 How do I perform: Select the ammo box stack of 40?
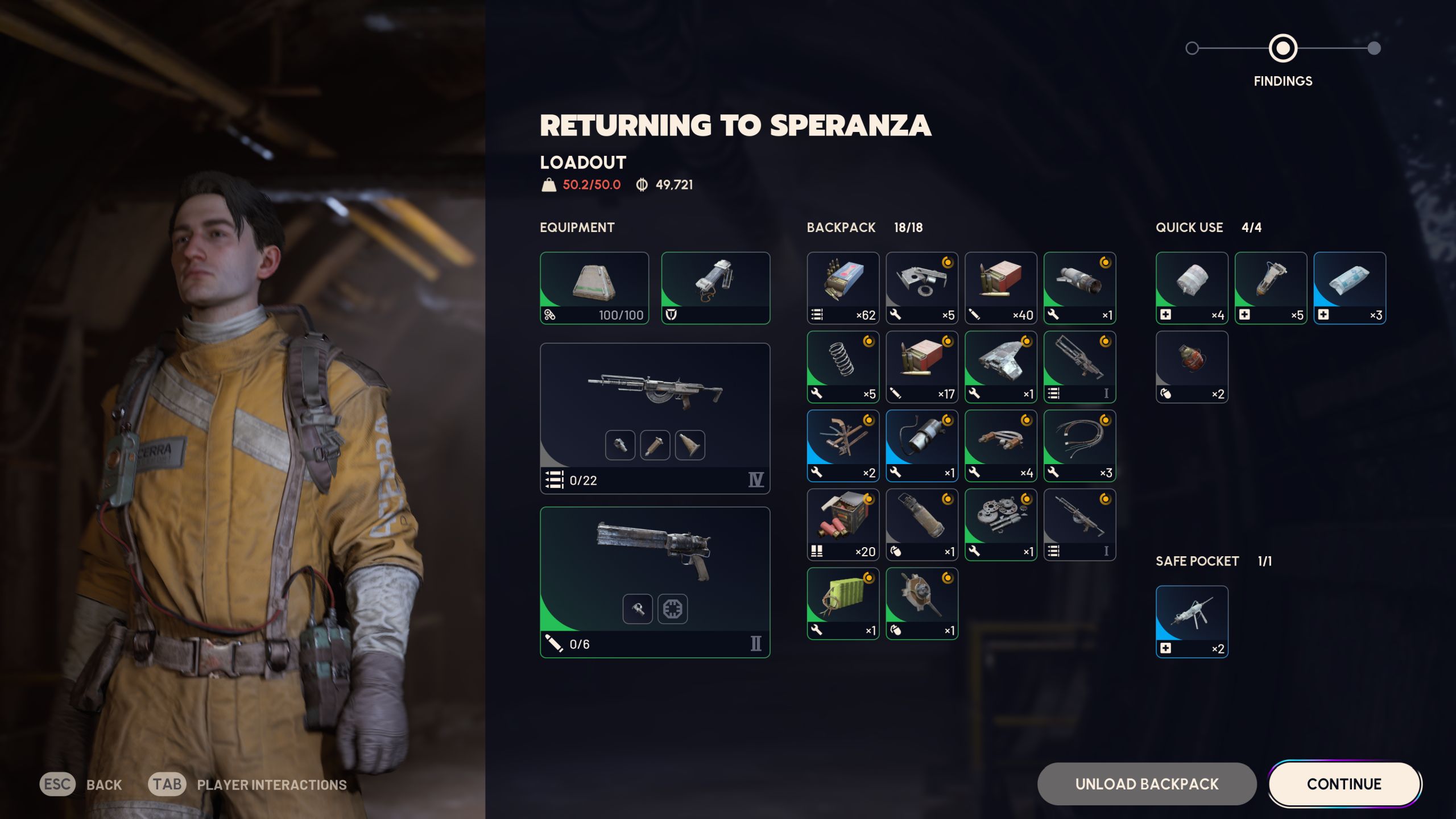[1000, 288]
